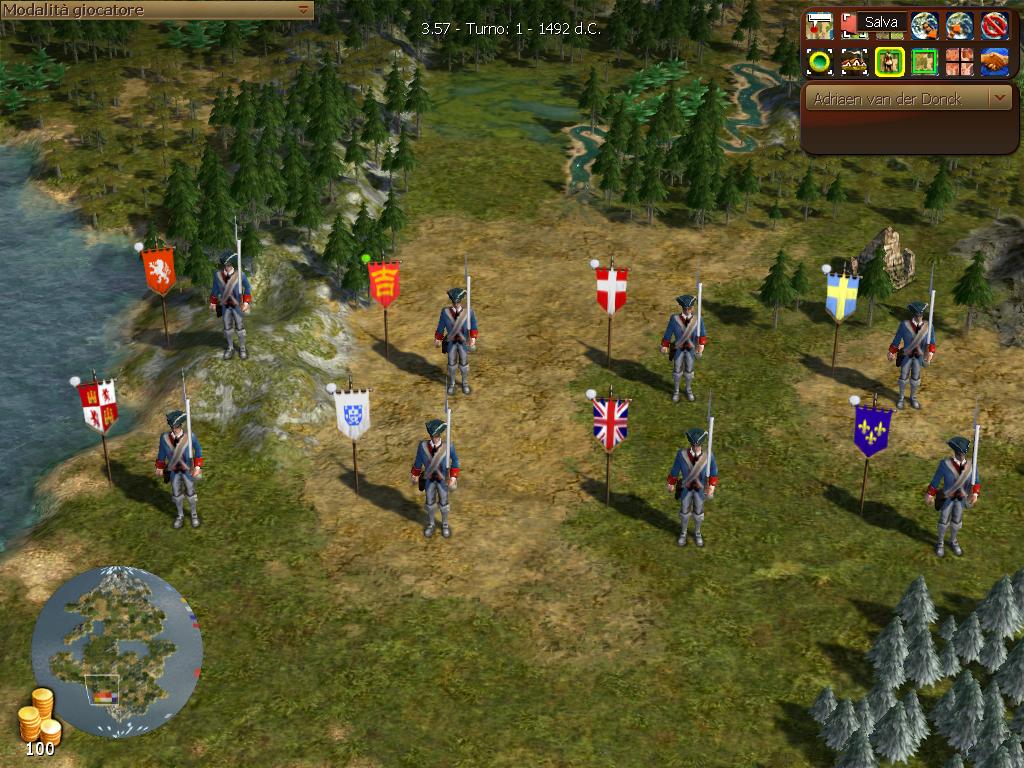Open the four-tile grid tool
The width and height of the screenshot is (1024, 768).
click(959, 62)
